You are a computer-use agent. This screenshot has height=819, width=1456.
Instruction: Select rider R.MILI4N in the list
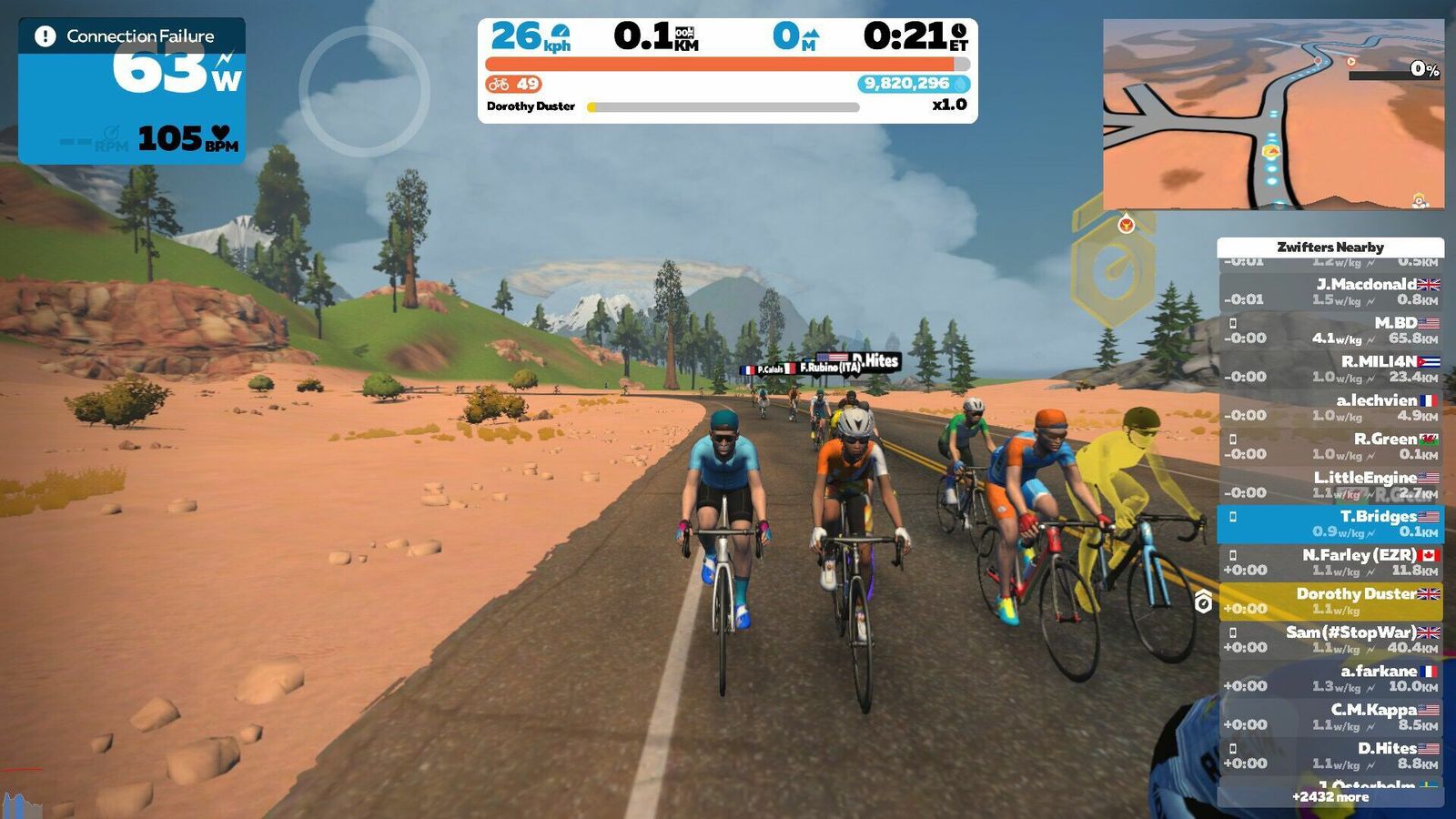click(1330, 369)
